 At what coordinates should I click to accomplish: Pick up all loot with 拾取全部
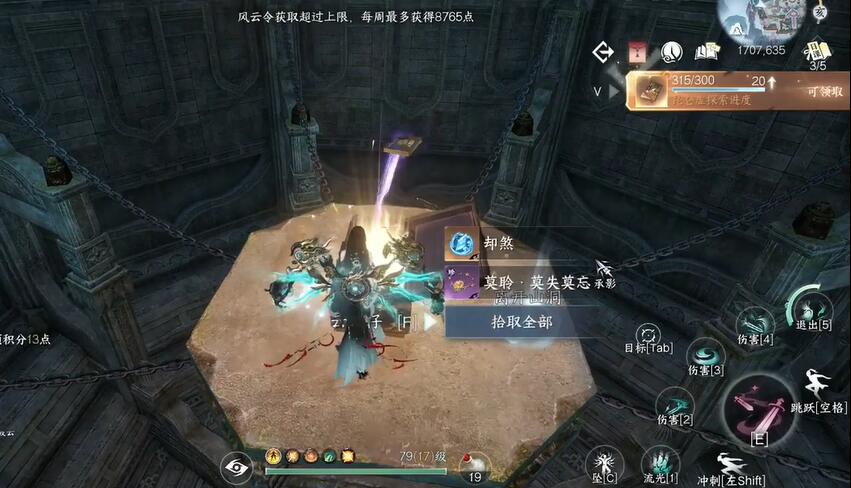[521, 322]
